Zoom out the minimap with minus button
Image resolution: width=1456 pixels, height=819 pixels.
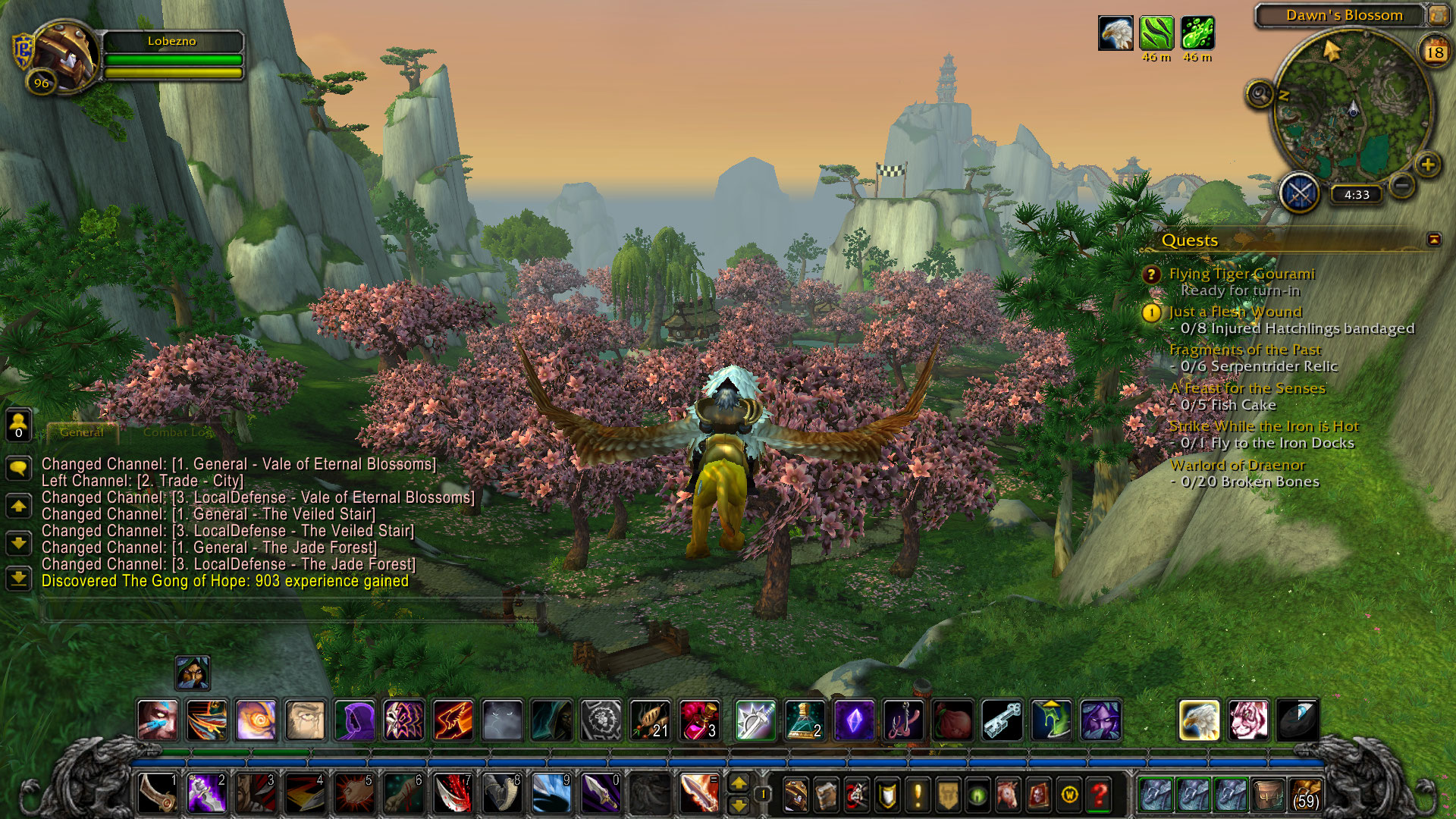click(x=1403, y=184)
